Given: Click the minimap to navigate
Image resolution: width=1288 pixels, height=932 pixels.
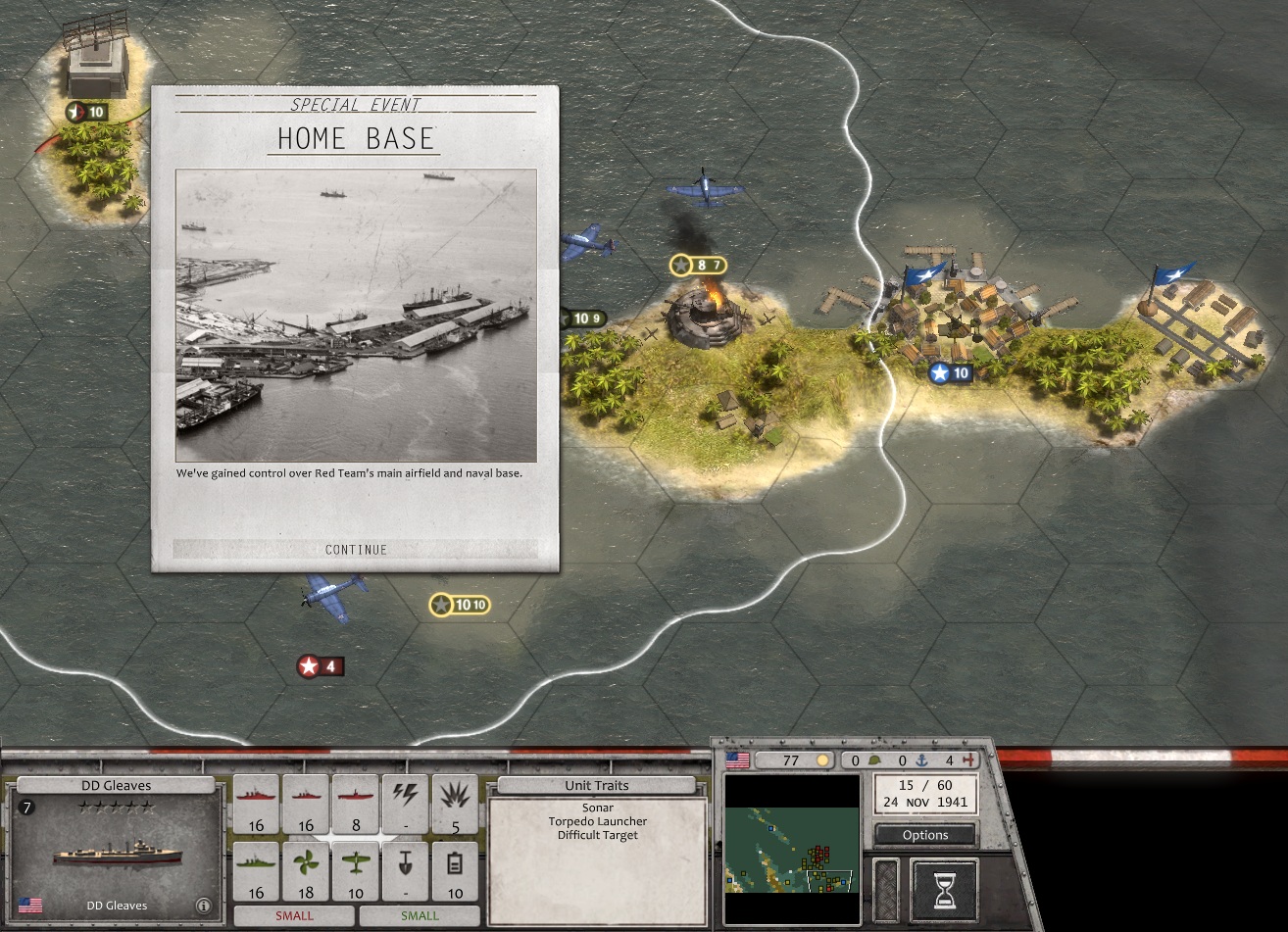Looking at the screenshot, I should 792,846.
